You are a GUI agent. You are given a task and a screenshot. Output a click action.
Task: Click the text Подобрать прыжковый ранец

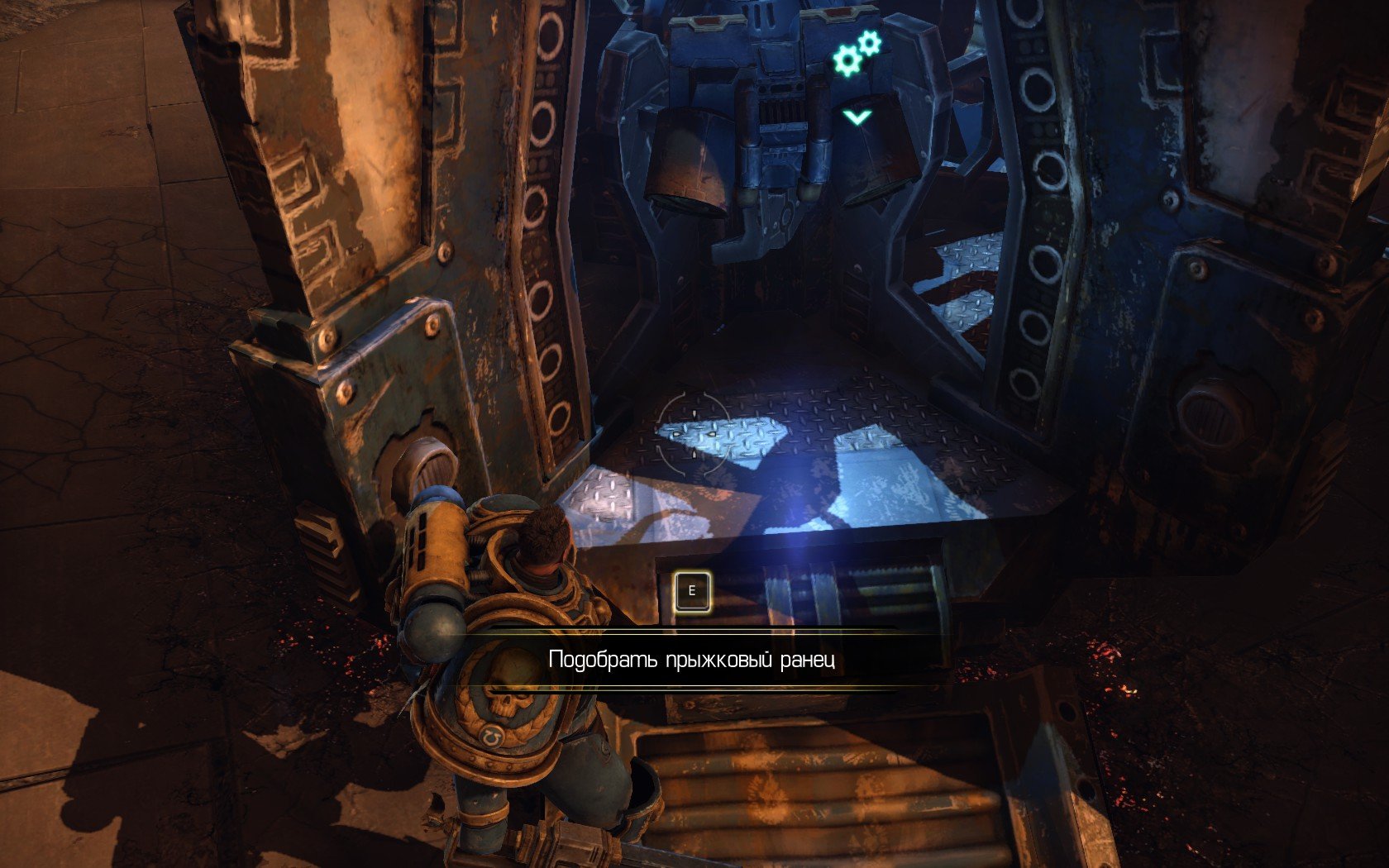click(694, 660)
